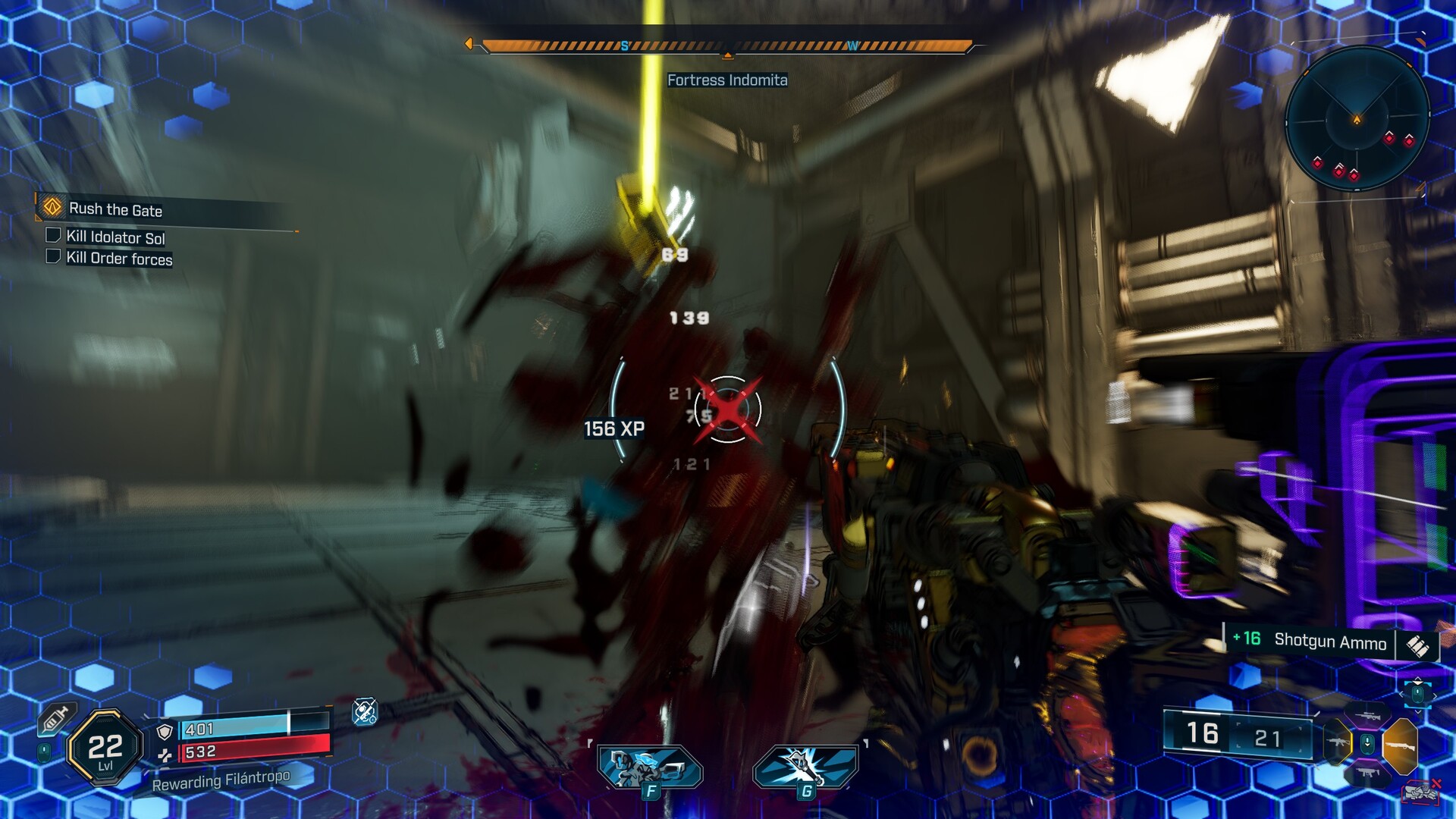The image size is (1456, 819).
Task: Switch to the assault rifle weapon slot
Action: pos(1337,742)
